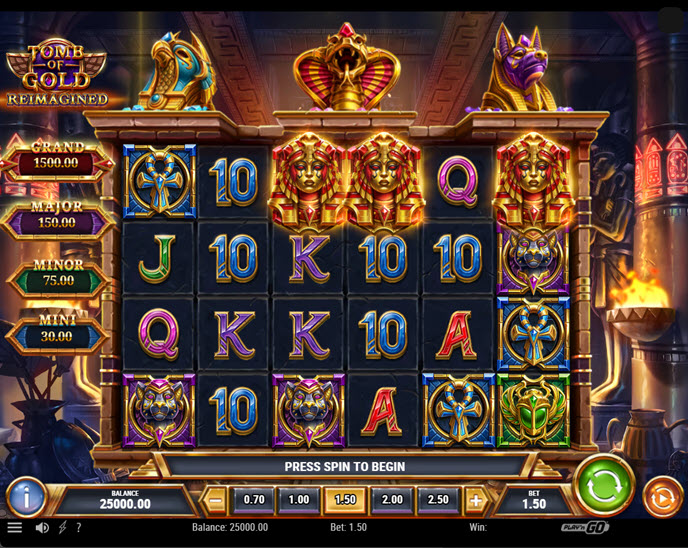Screen dimensions: 688x548
Task: Increase the bet with the plus button
Action: (x=476, y=499)
